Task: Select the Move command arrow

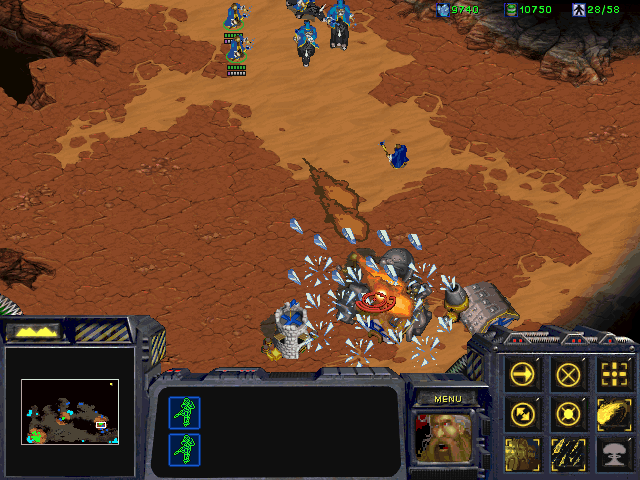Action: 524,374
